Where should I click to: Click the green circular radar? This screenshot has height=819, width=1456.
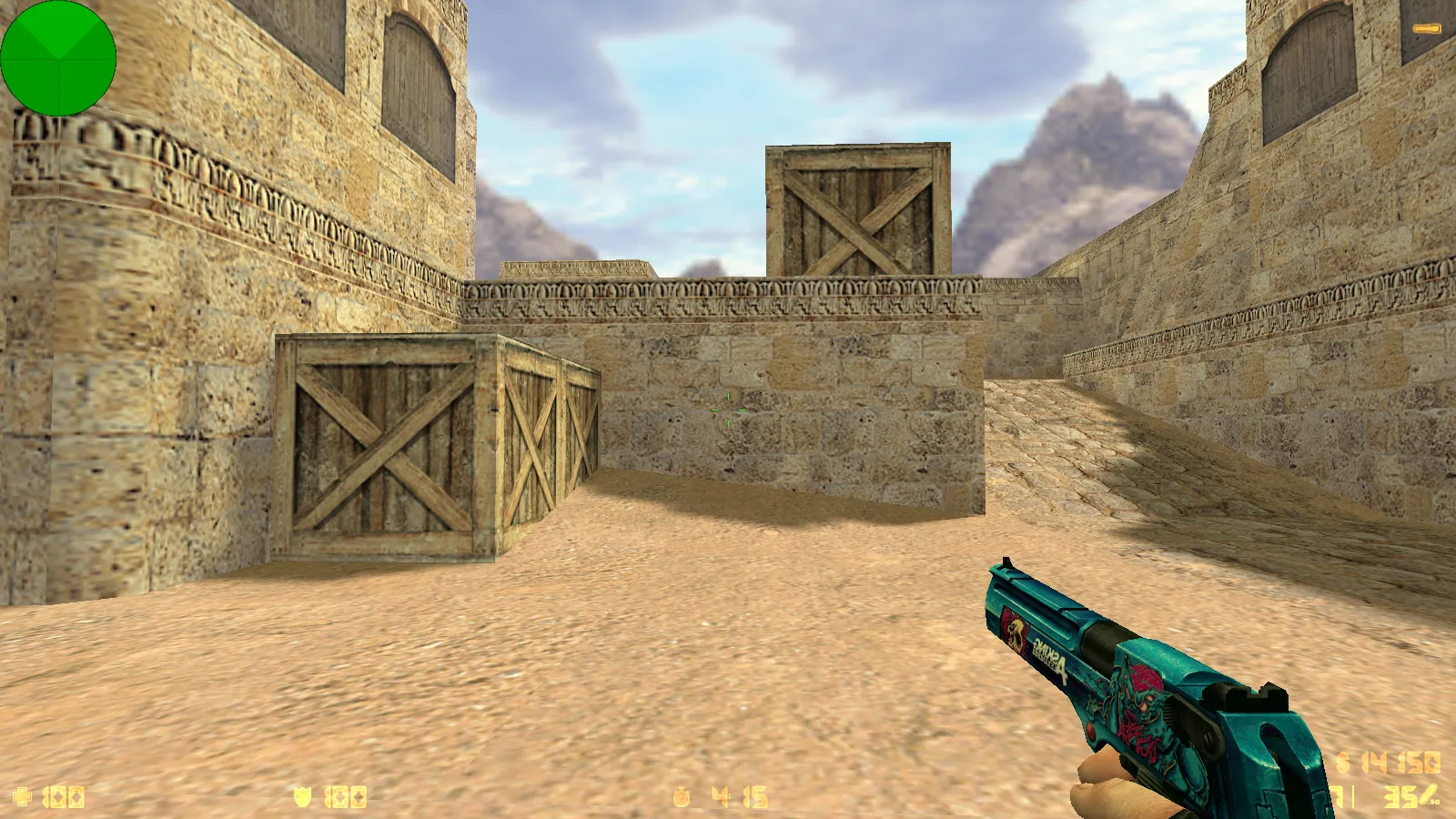click(58, 58)
